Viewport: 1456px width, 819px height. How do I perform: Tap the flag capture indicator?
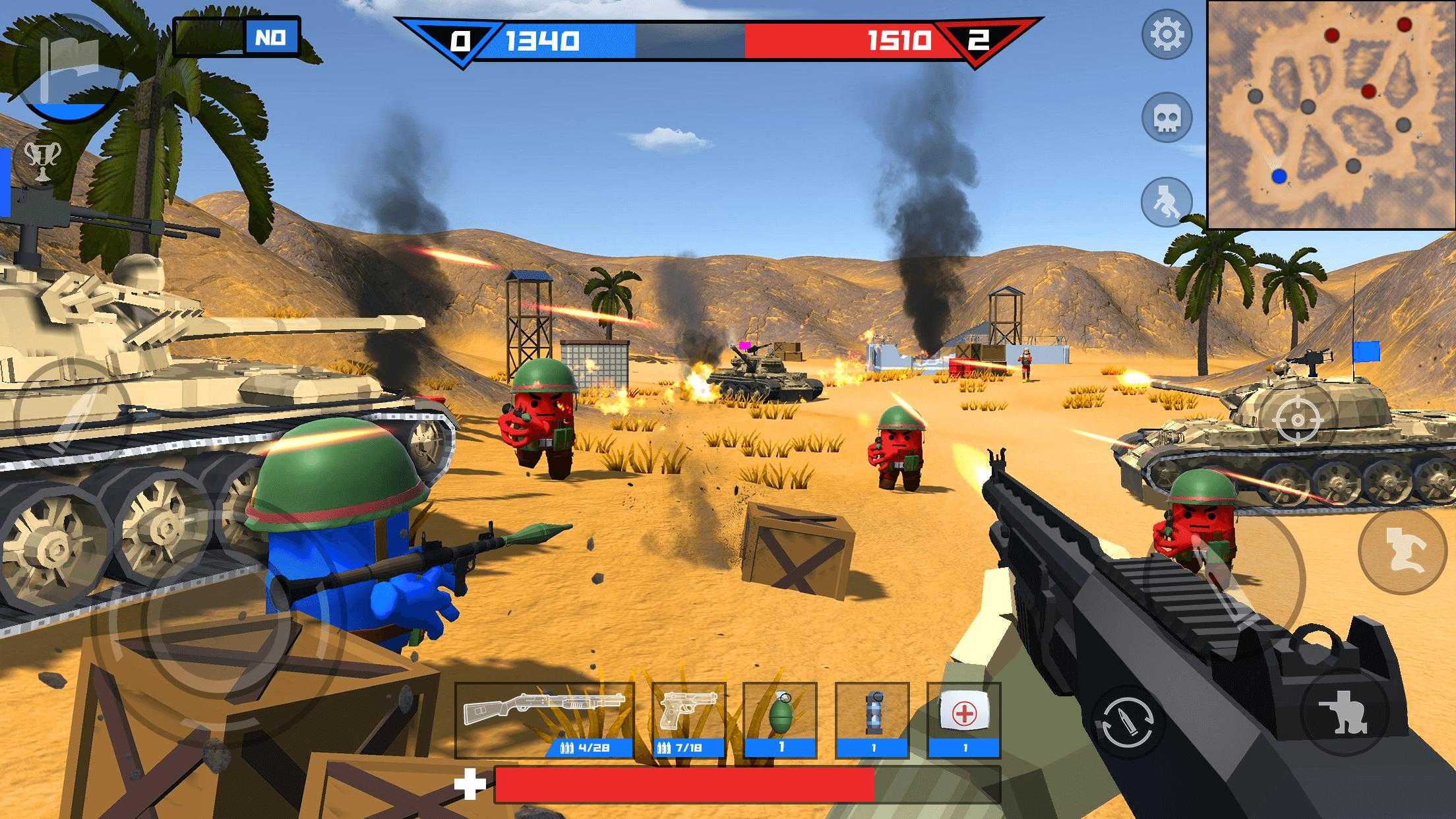[68, 66]
